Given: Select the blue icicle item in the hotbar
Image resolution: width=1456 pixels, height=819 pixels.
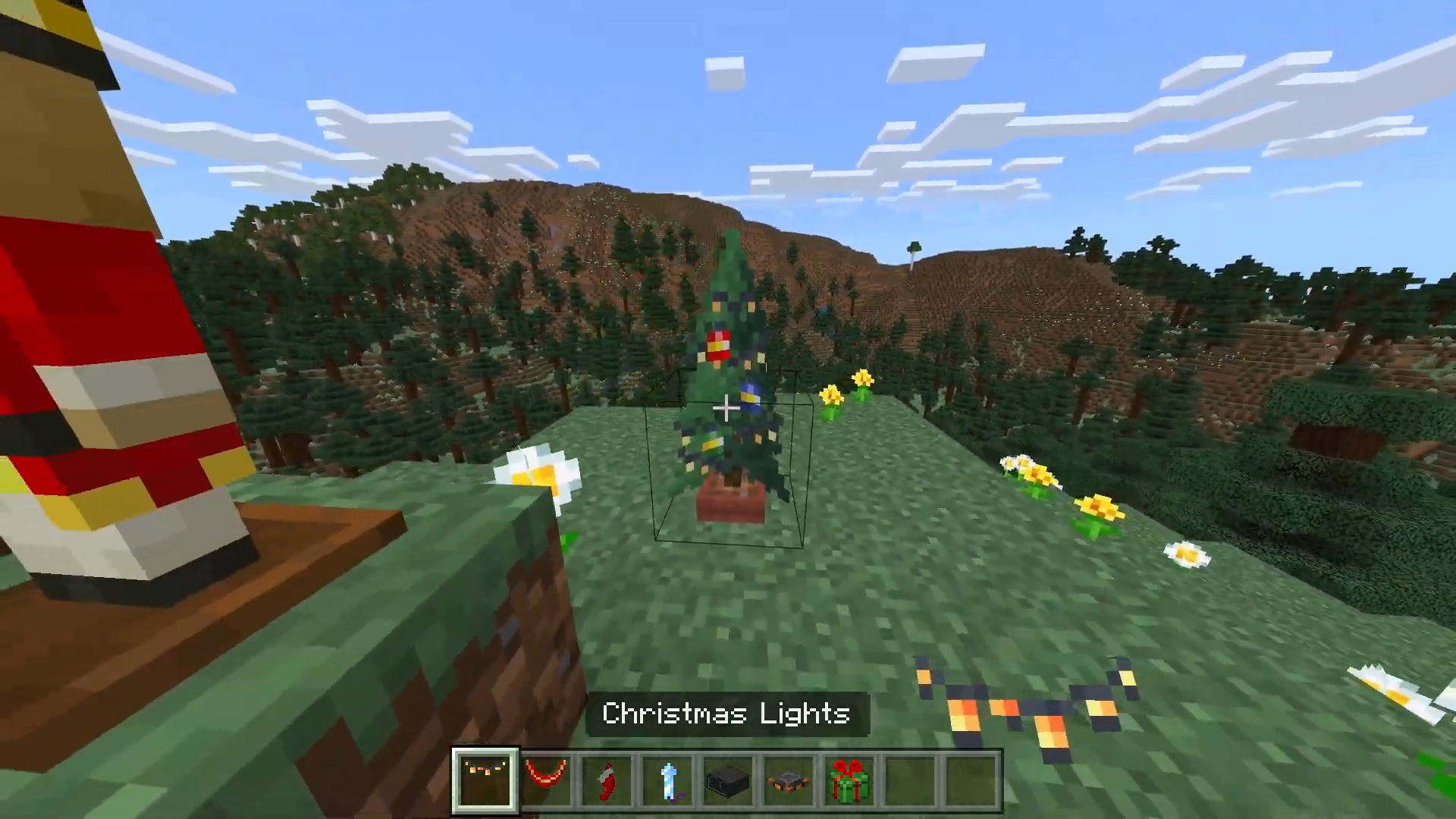Looking at the screenshot, I should pos(667,778).
